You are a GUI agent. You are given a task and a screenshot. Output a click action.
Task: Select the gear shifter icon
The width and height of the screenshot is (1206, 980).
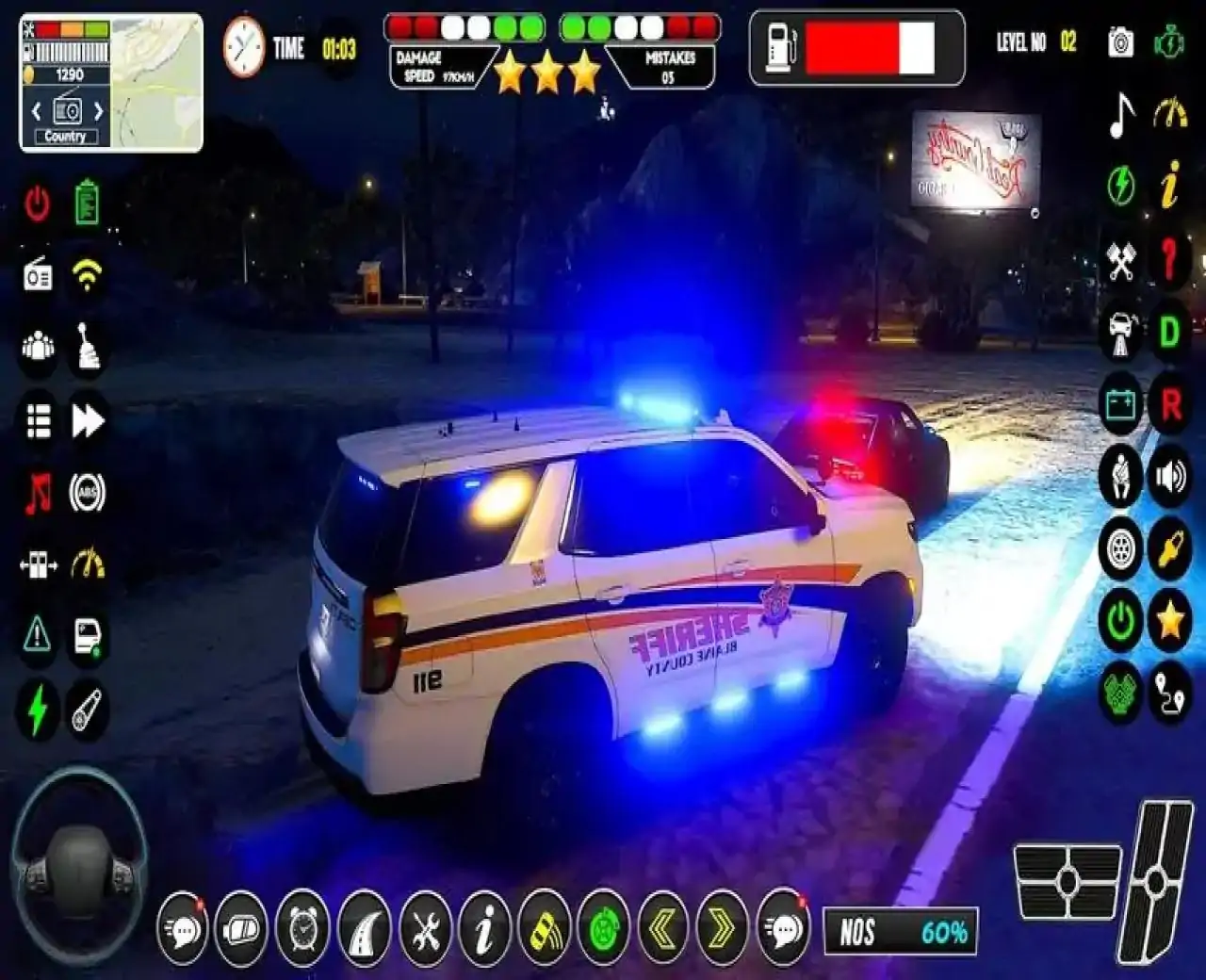pyautogui.click(x=87, y=344)
